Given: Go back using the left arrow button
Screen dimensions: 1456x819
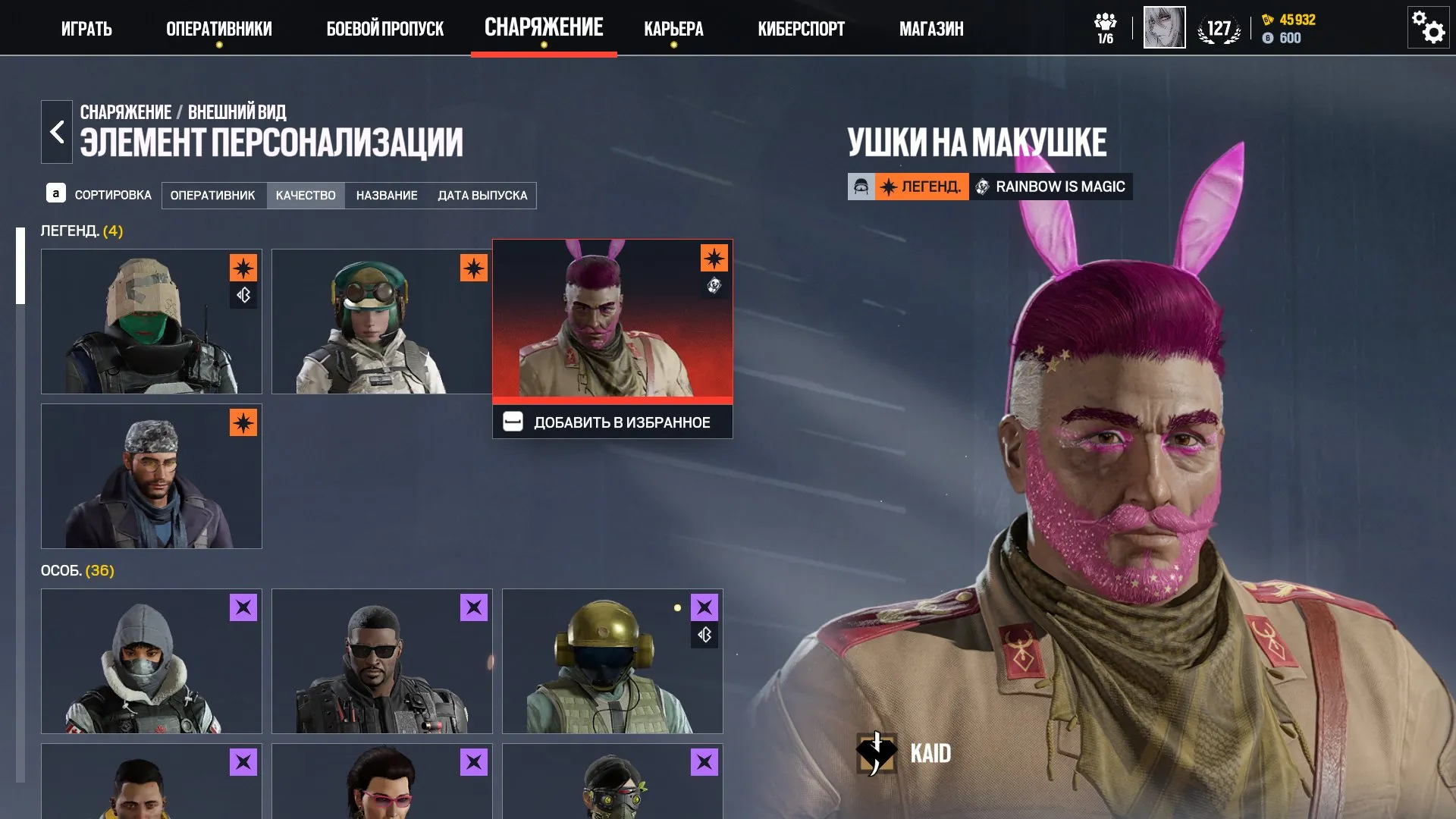Looking at the screenshot, I should [56, 130].
